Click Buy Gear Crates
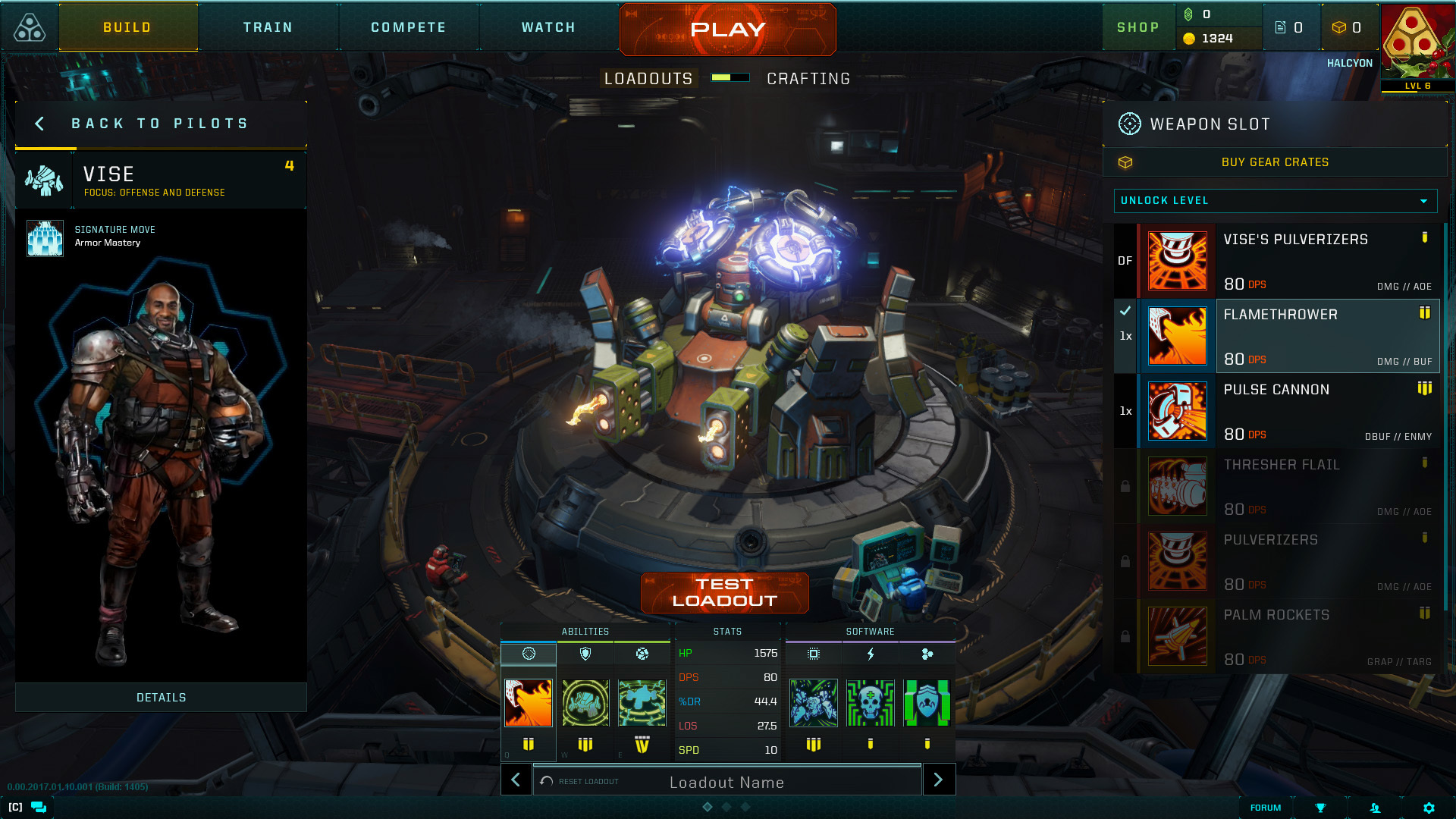 [x=1276, y=162]
